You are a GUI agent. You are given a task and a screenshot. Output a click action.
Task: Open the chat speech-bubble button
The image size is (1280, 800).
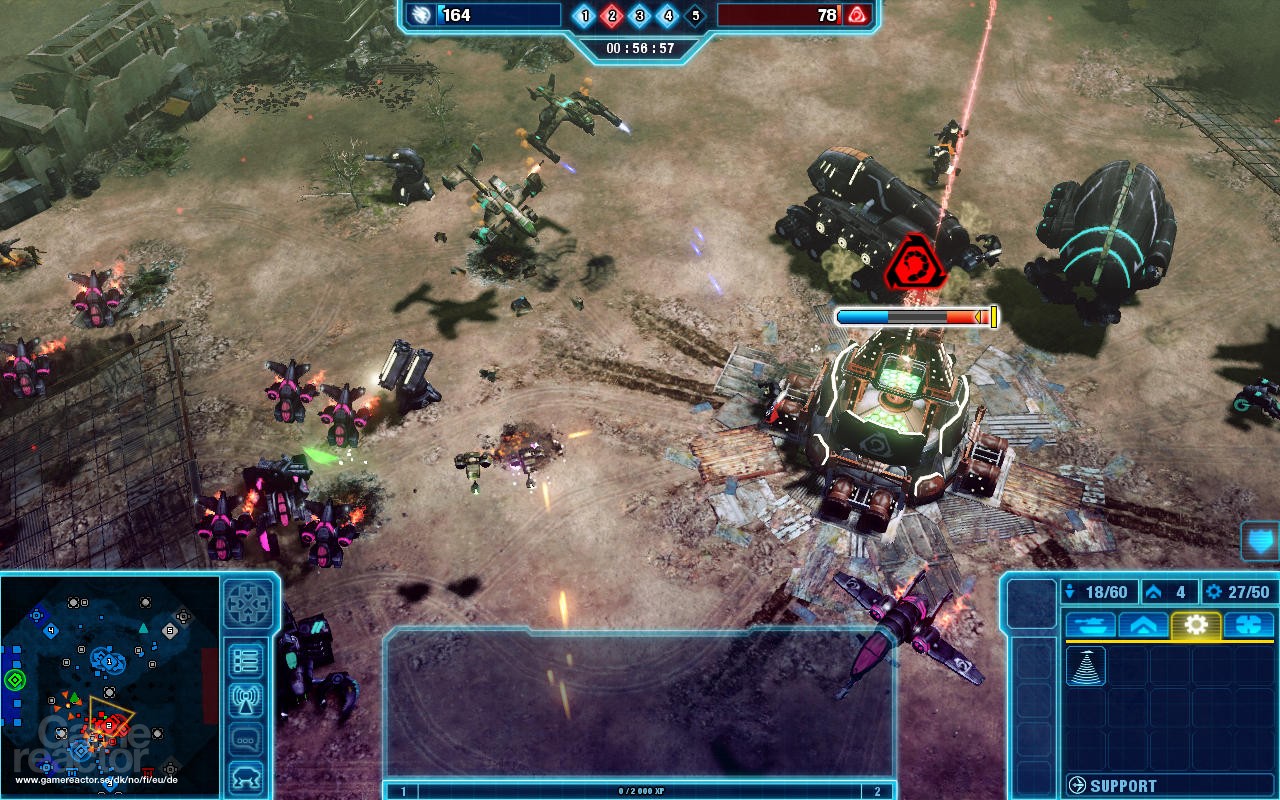246,739
